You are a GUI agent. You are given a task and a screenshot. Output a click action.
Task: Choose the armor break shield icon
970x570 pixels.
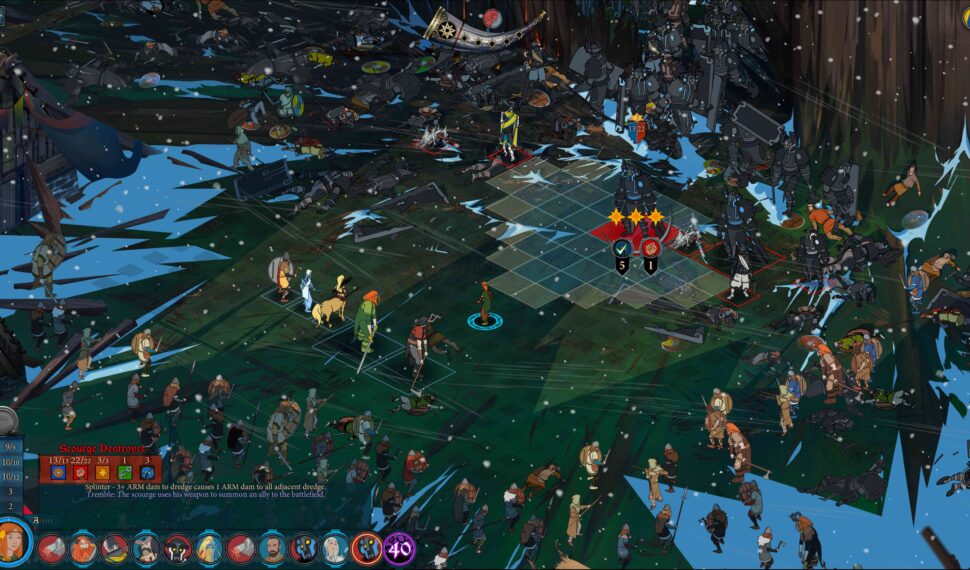(x=624, y=247)
